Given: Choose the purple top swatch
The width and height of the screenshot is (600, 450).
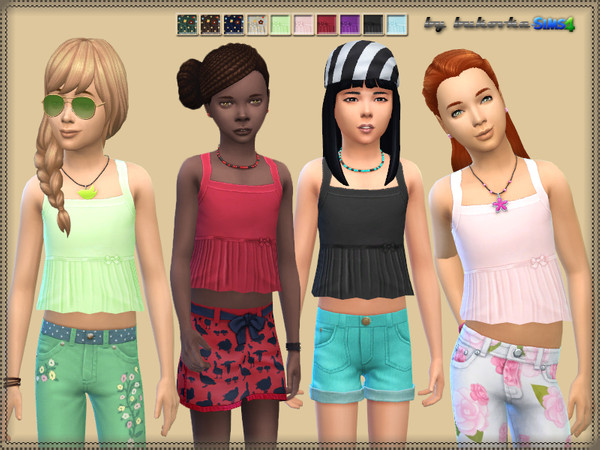Looking at the screenshot, I should click(349, 23).
